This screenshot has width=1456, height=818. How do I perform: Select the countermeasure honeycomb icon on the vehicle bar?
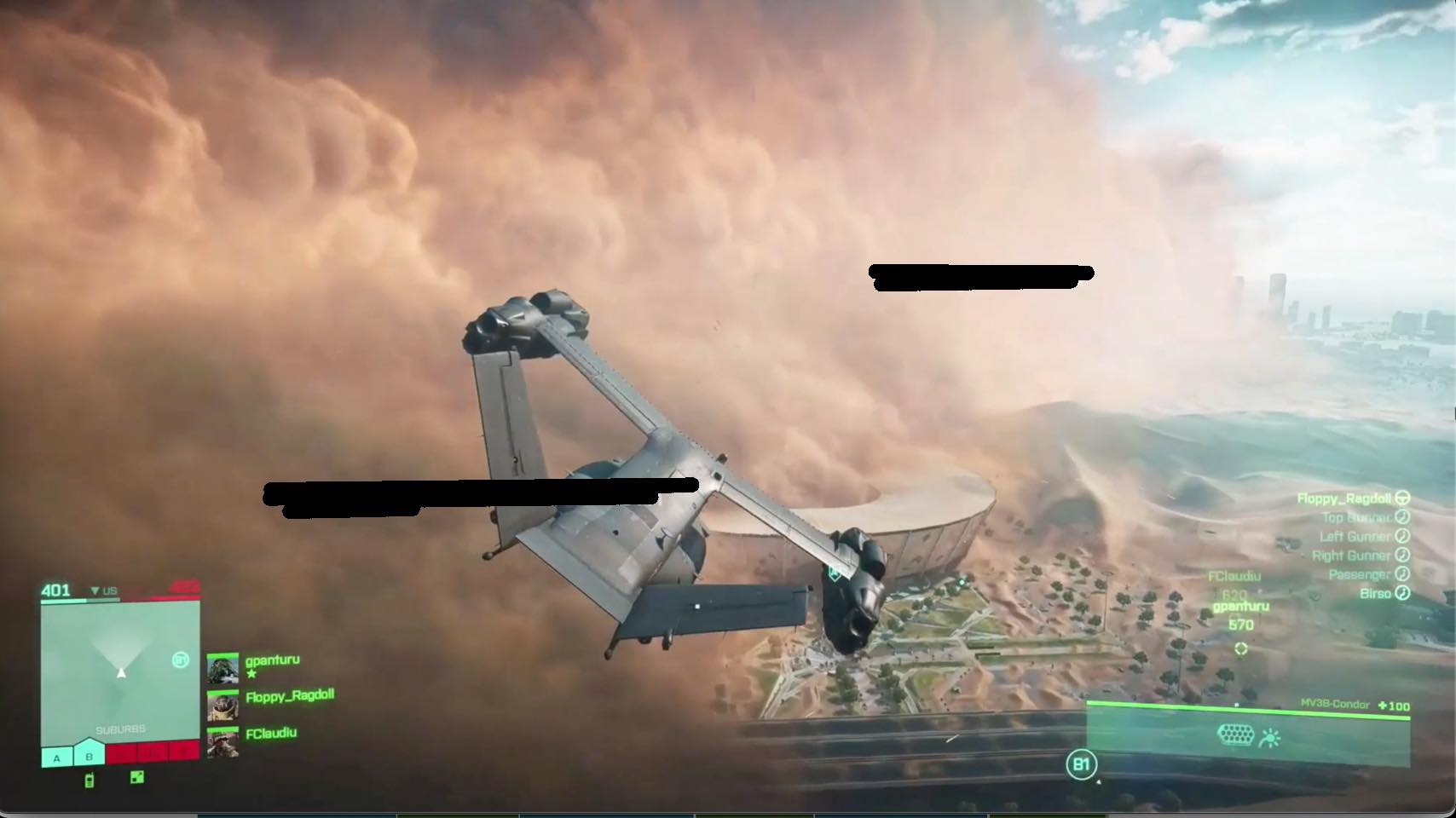(1236, 734)
